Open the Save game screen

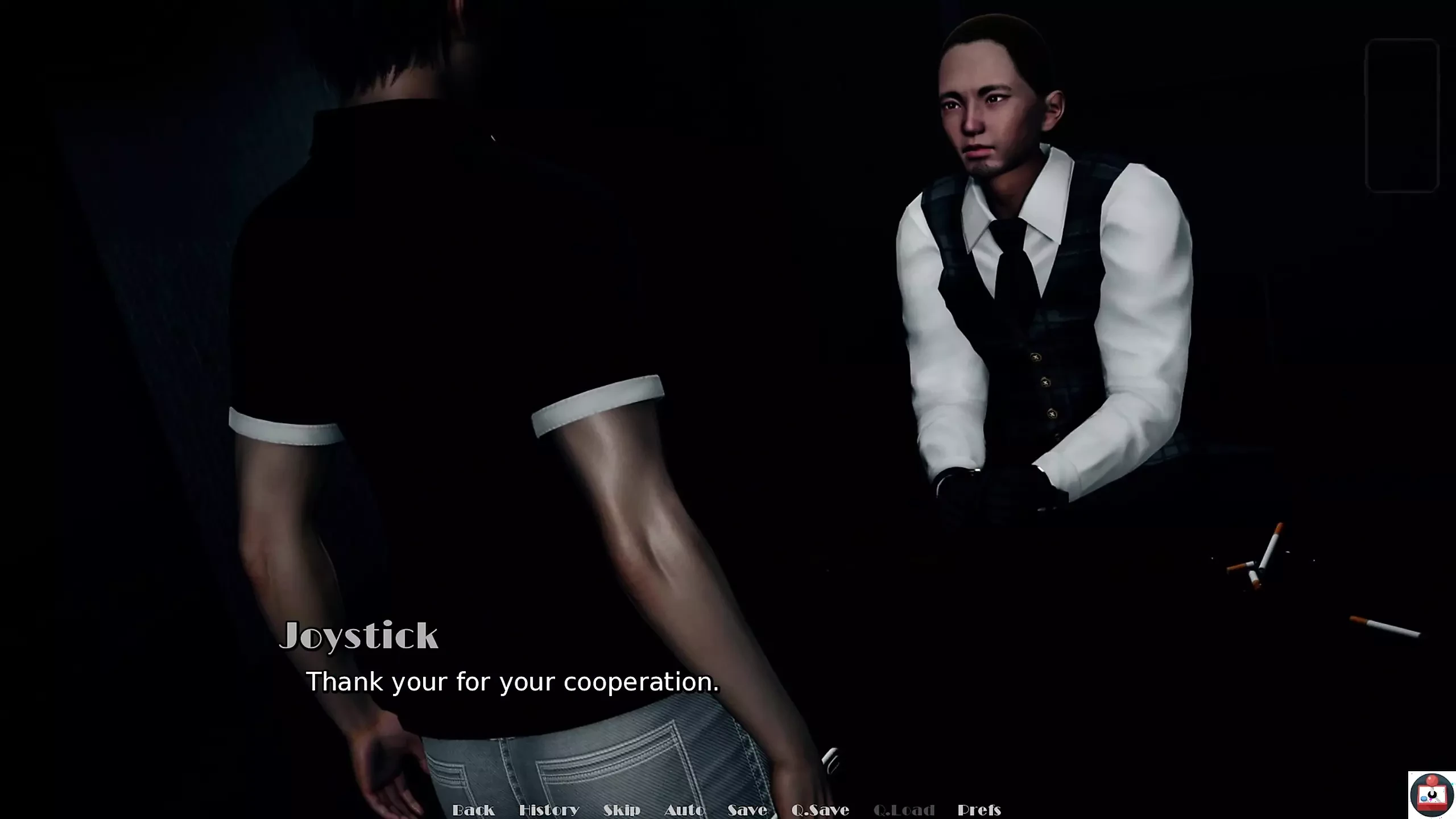[x=747, y=809]
